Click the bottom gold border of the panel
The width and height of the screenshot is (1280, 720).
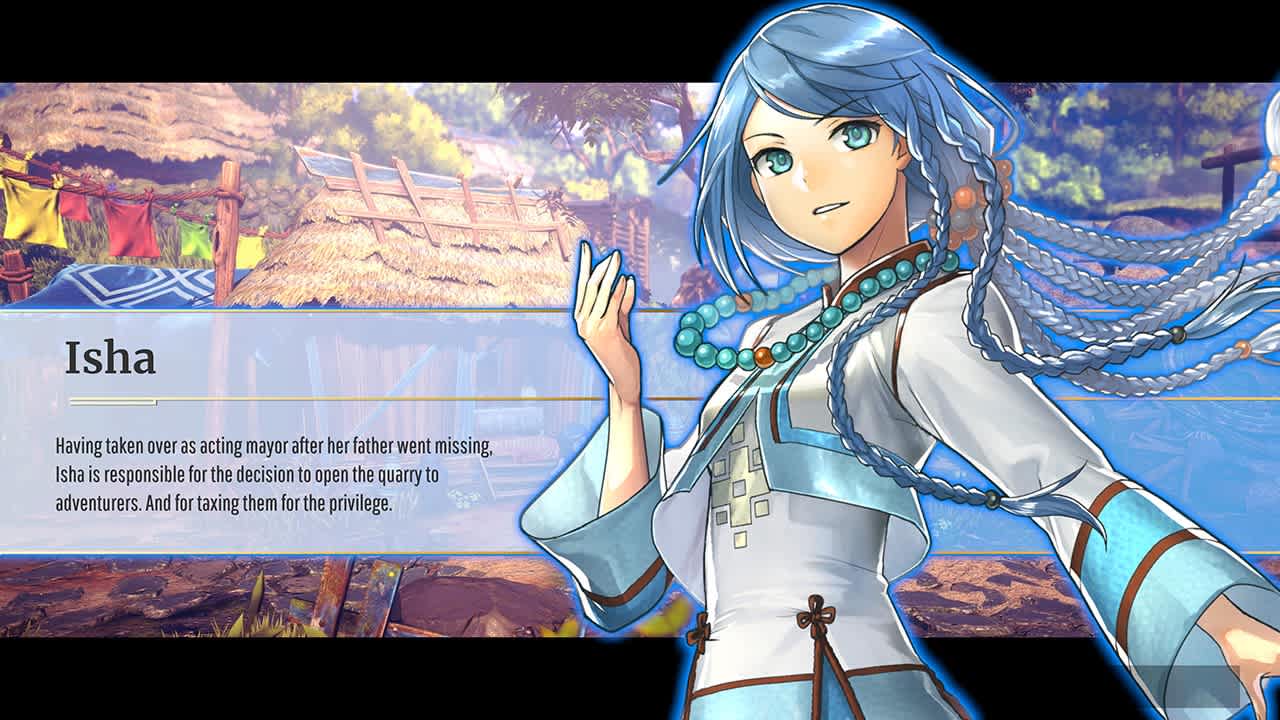tap(300, 550)
